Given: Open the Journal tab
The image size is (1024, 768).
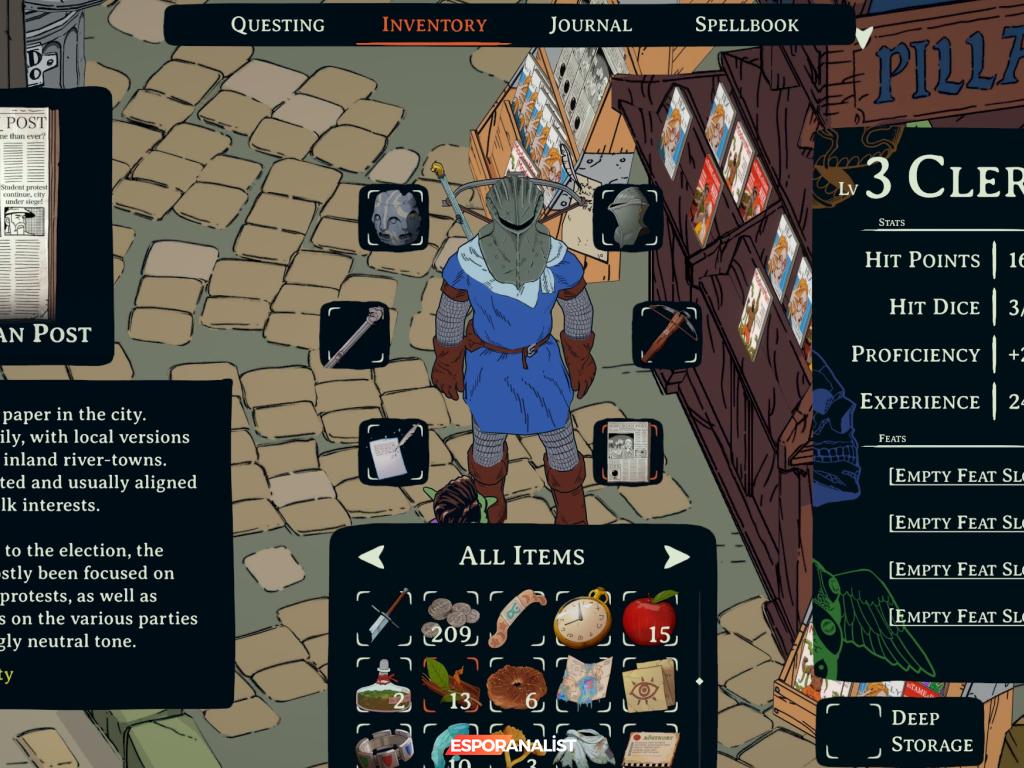Looking at the screenshot, I should [590, 25].
